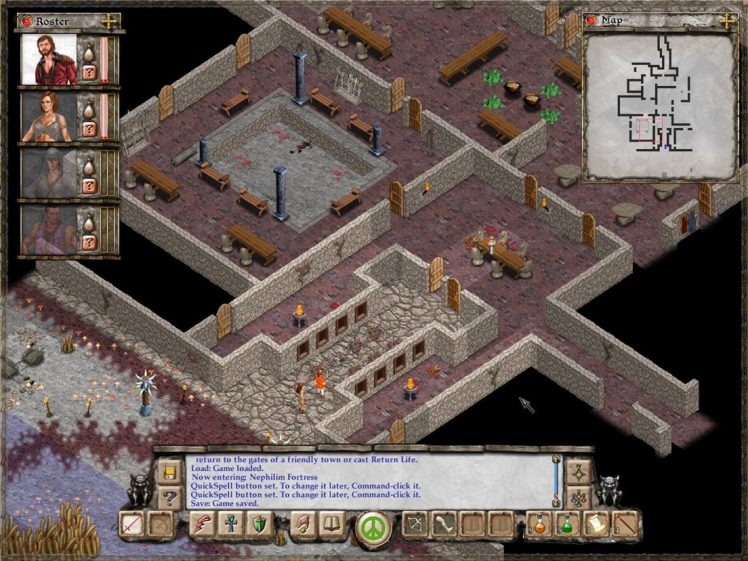748x561 pixels.
Task: Open first character's inventory bag icon
Action: [x=90, y=48]
